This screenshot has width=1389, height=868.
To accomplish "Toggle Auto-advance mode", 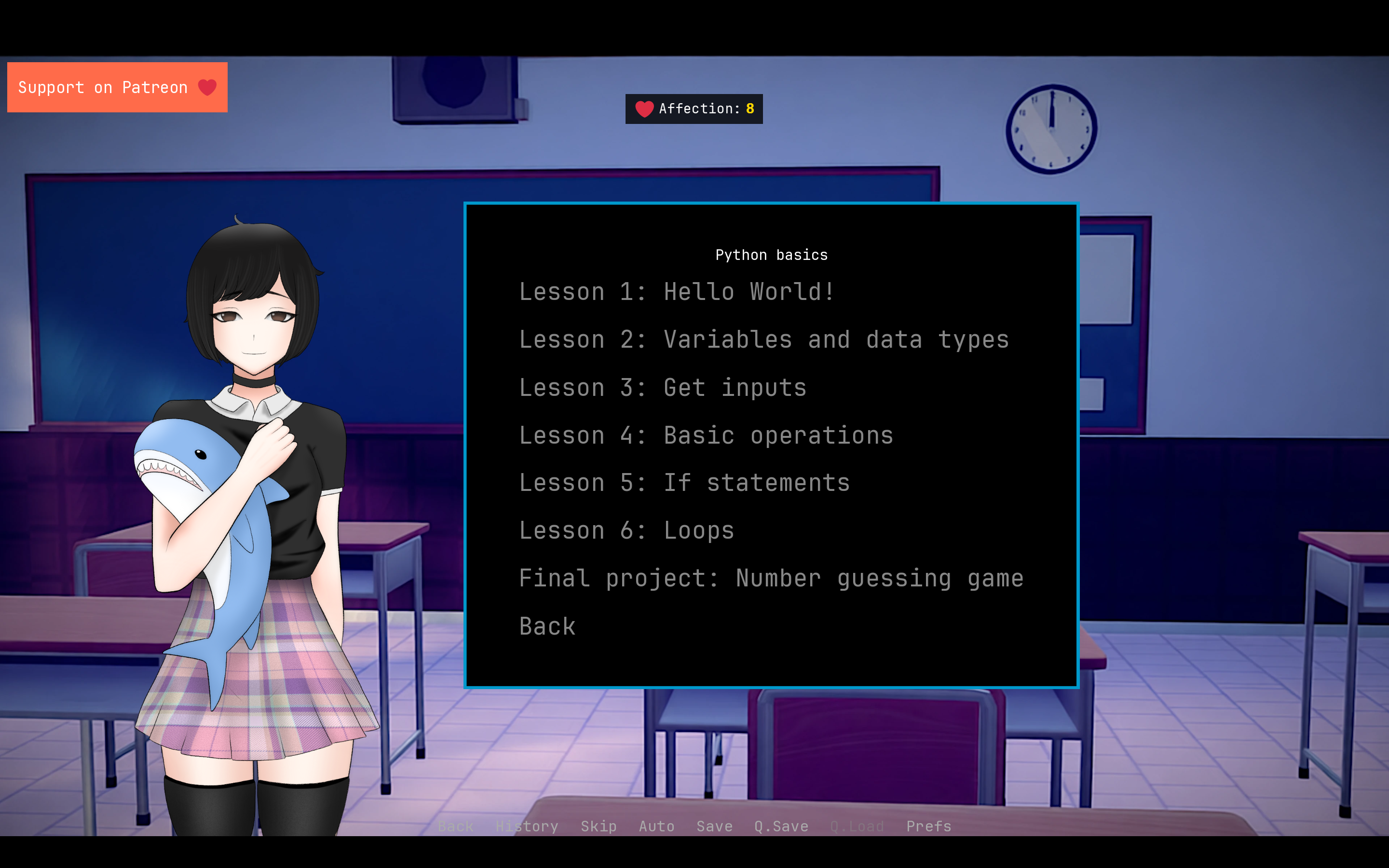I will 656,826.
